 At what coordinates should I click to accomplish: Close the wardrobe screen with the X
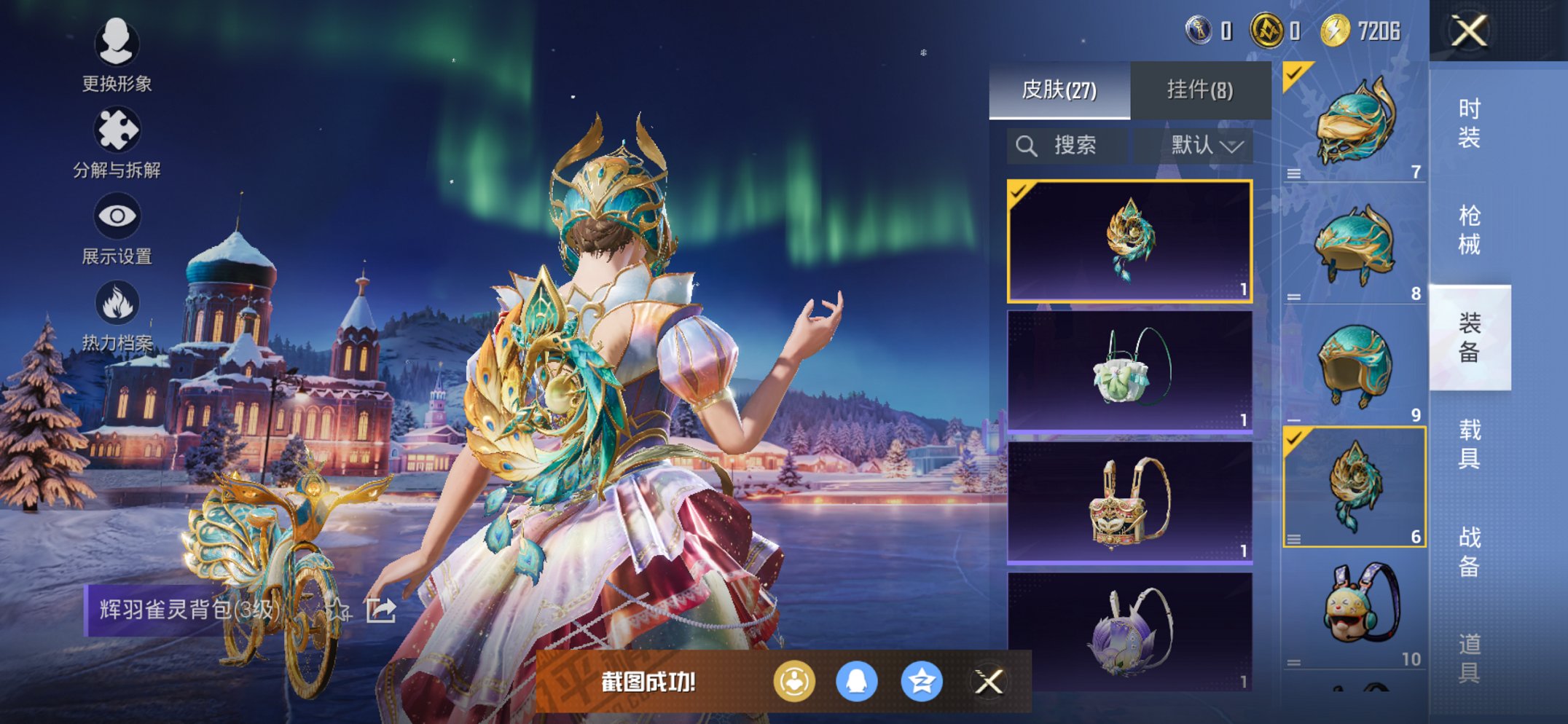coord(1469,31)
